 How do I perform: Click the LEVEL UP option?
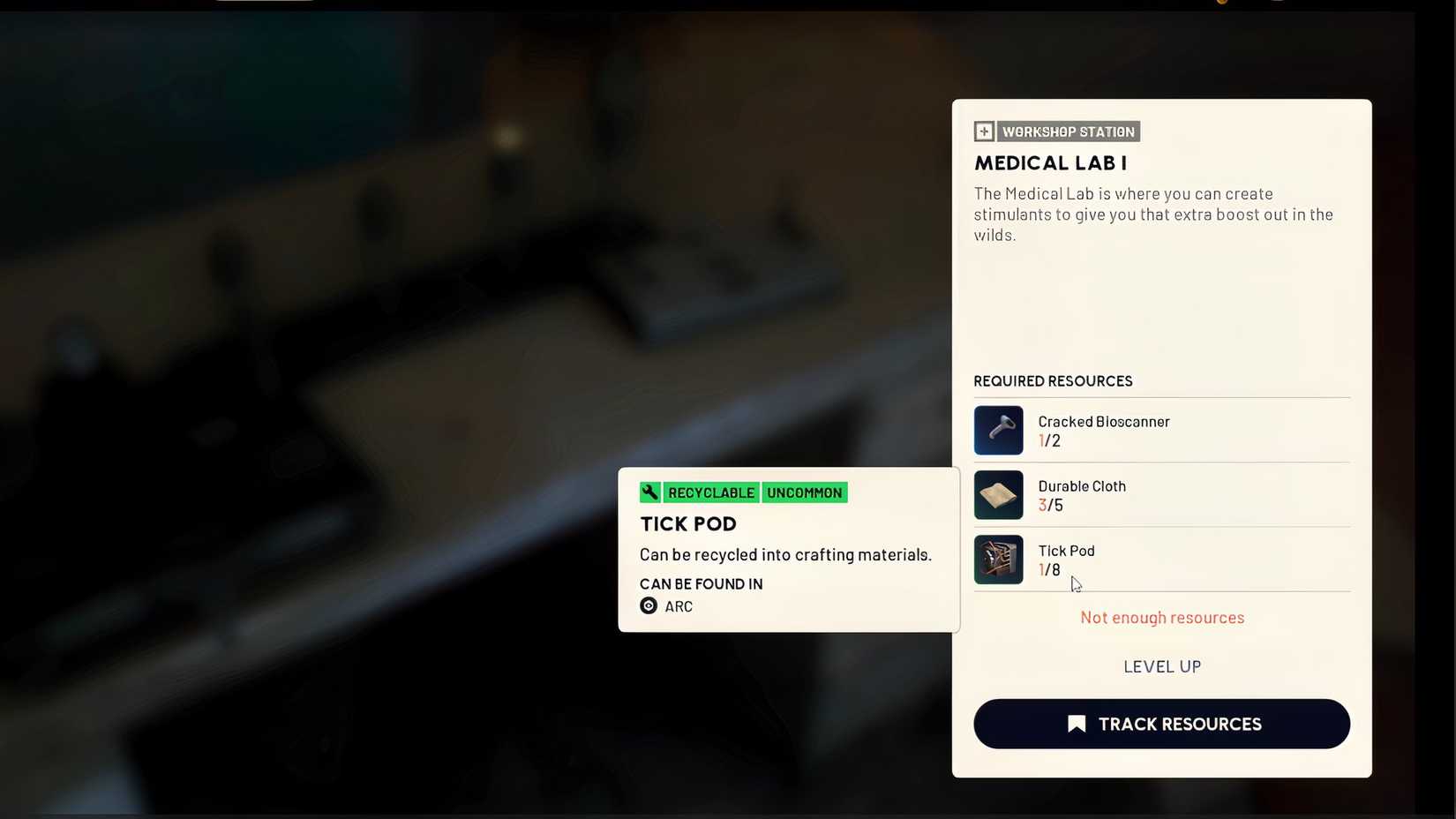1161,666
